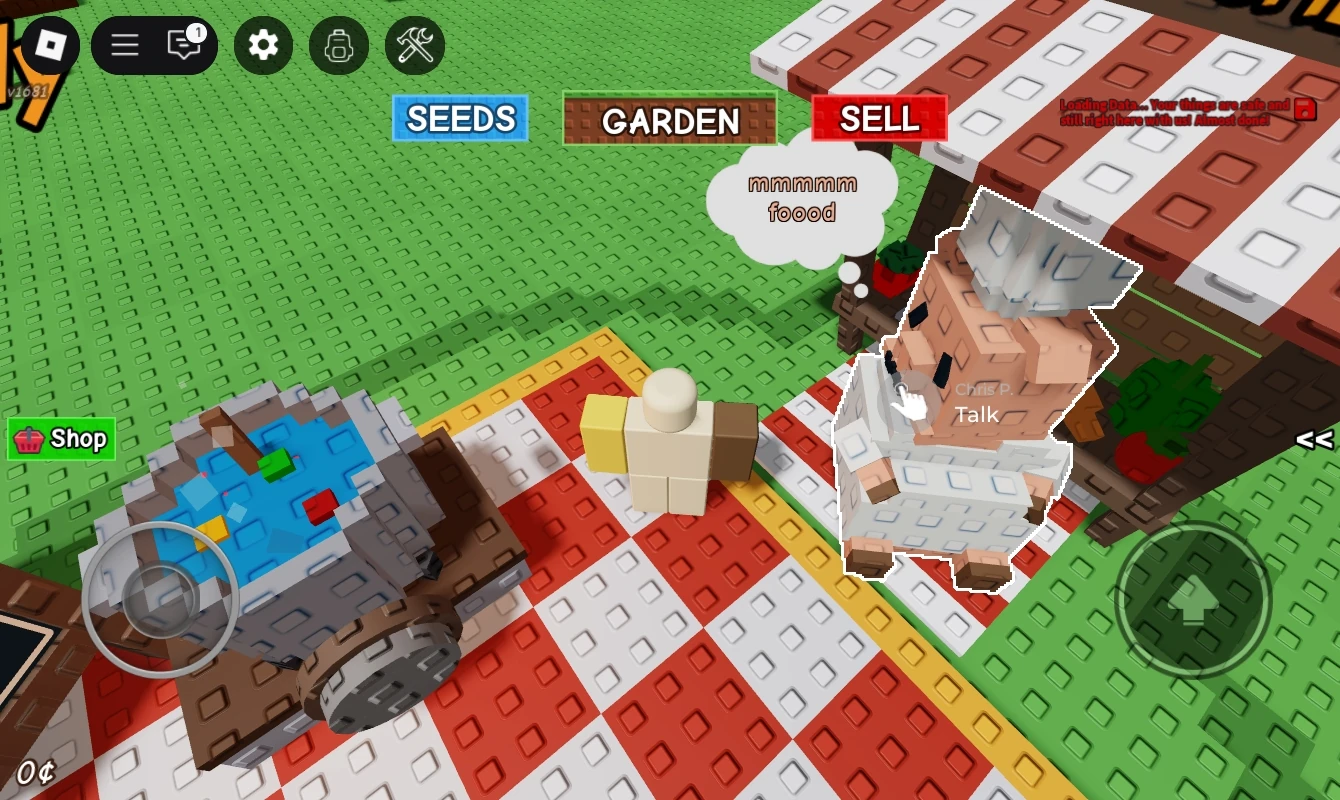
Task: Select the GARDEN sign
Action: tap(669, 122)
